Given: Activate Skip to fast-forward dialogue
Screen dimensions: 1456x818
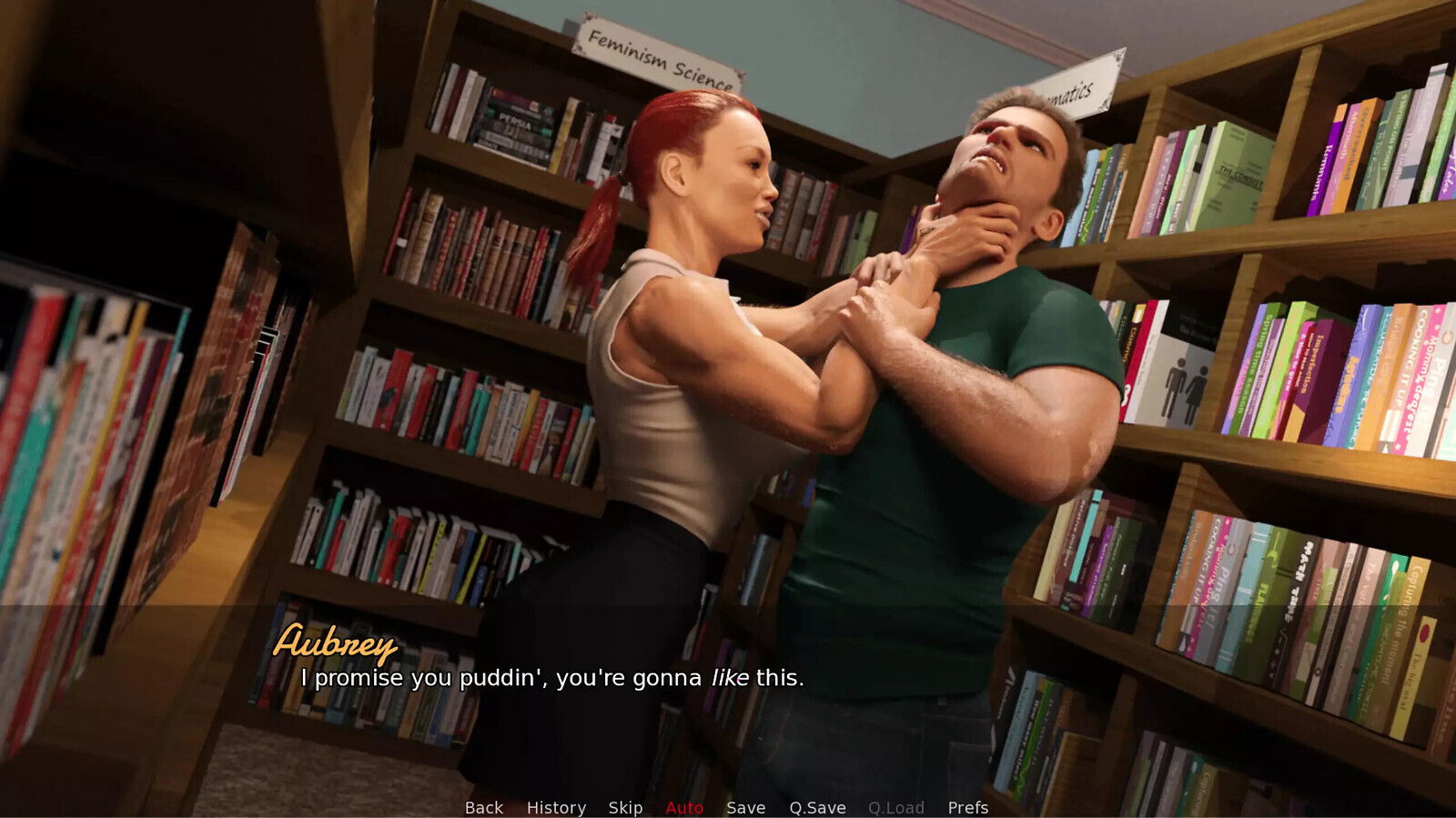Looking at the screenshot, I should [x=625, y=807].
